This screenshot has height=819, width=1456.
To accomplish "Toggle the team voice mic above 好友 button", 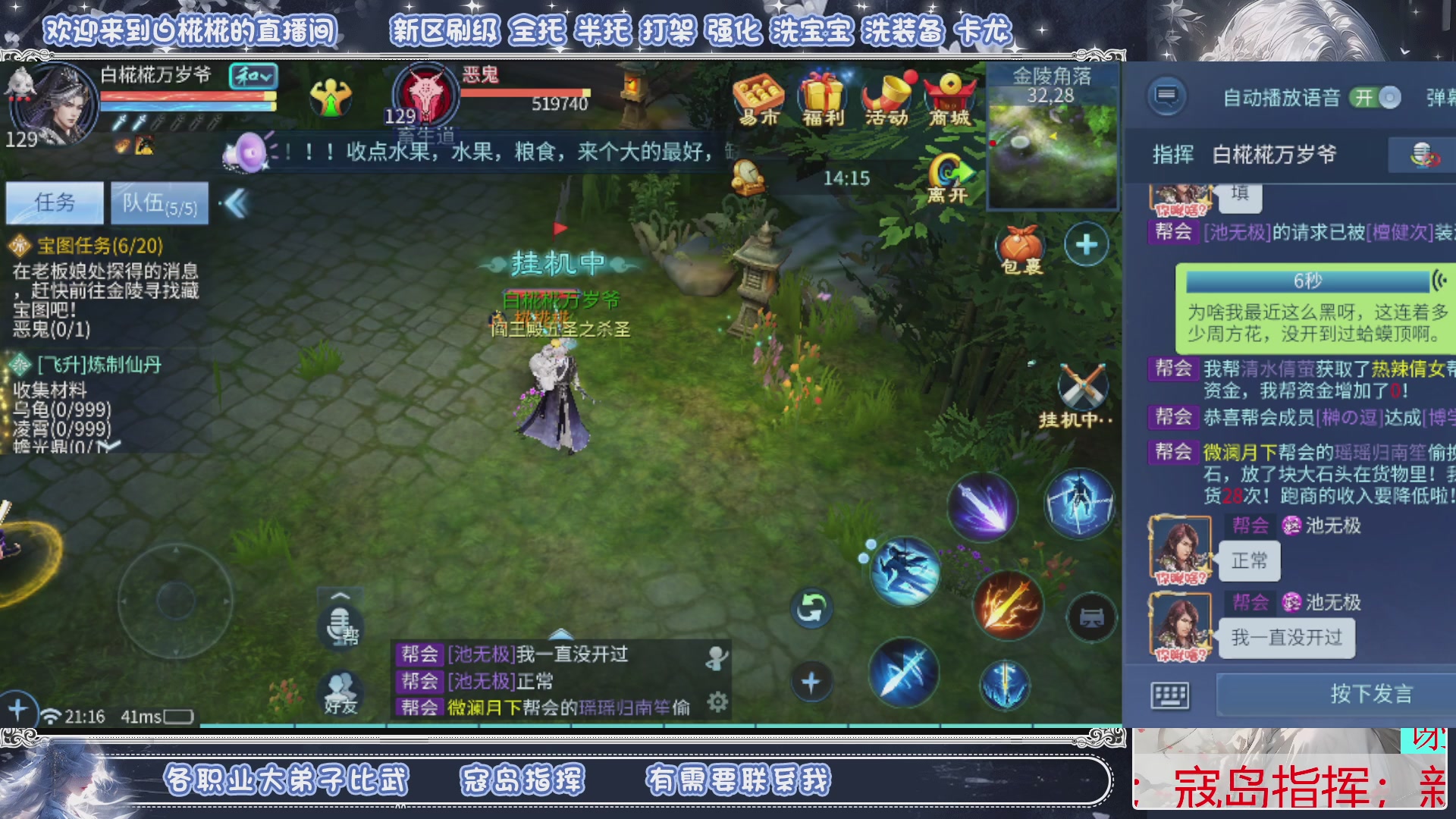I will pos(342,628).
